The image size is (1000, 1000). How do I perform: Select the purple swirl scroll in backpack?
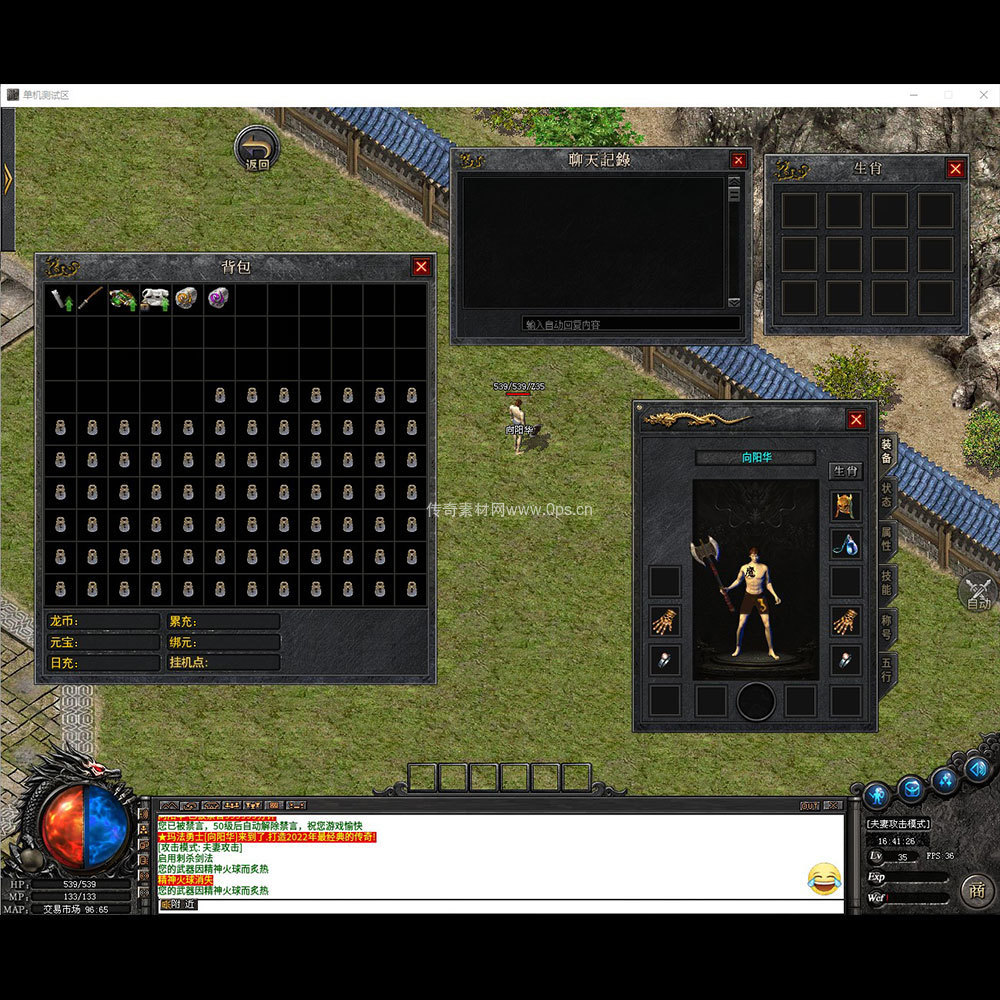click(x=218, y=298)
